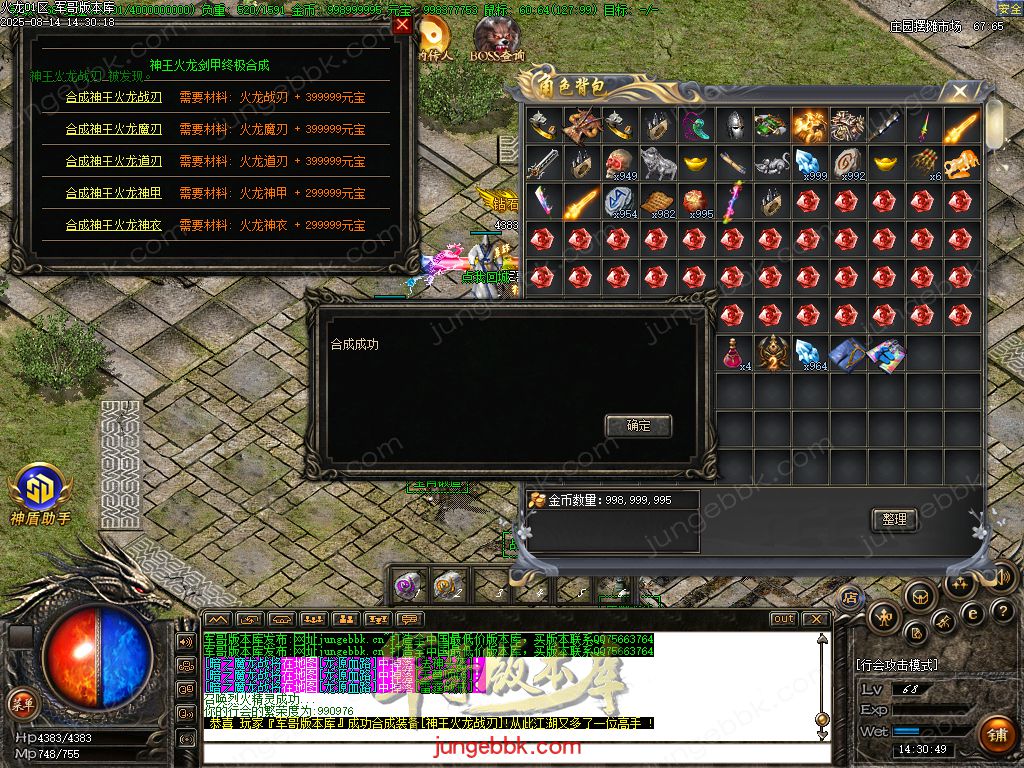Sort the backpack with 整理 button
This screenshot has width=1024, height=768.
point(894,519)
